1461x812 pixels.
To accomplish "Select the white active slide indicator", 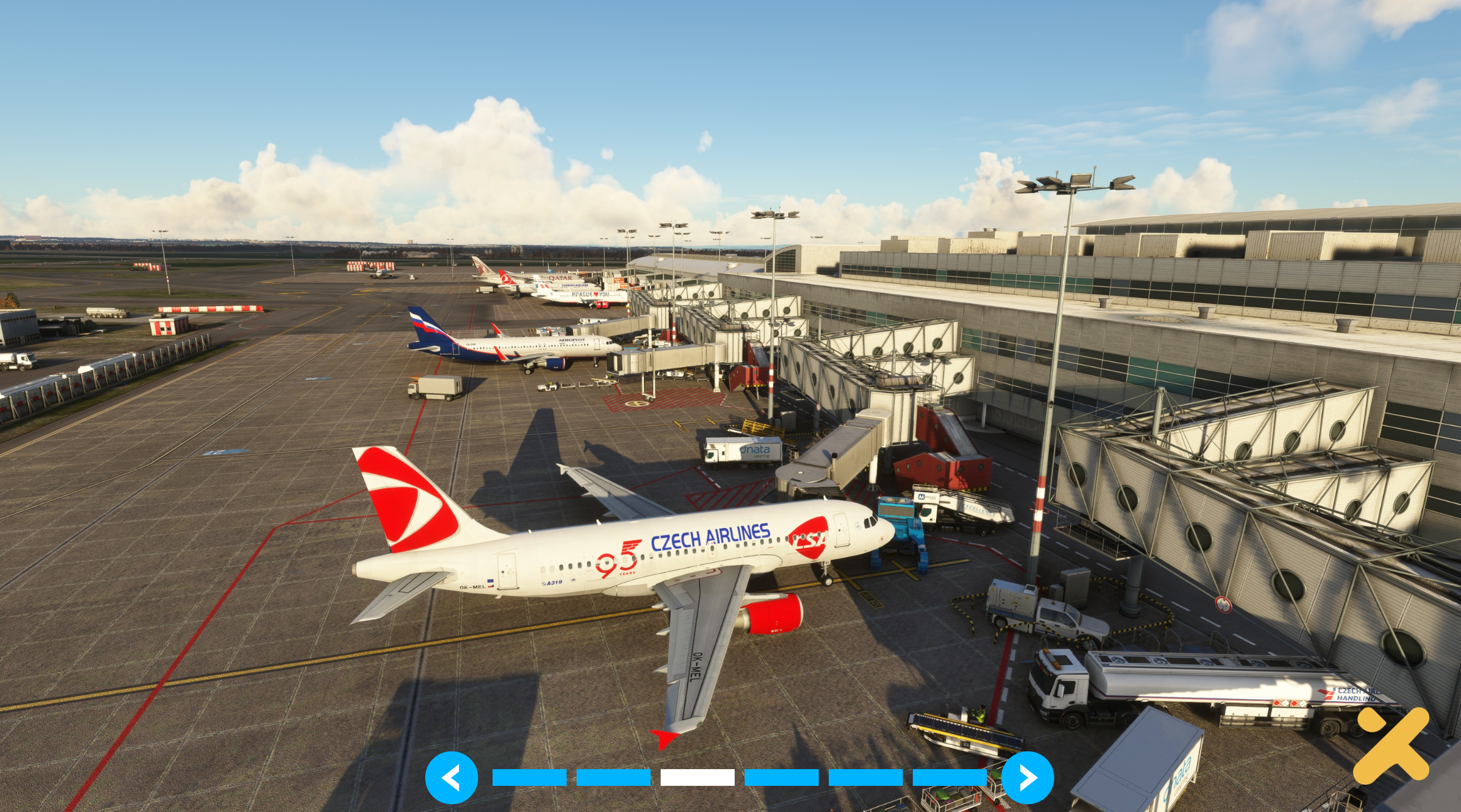I will click(697, 777).
